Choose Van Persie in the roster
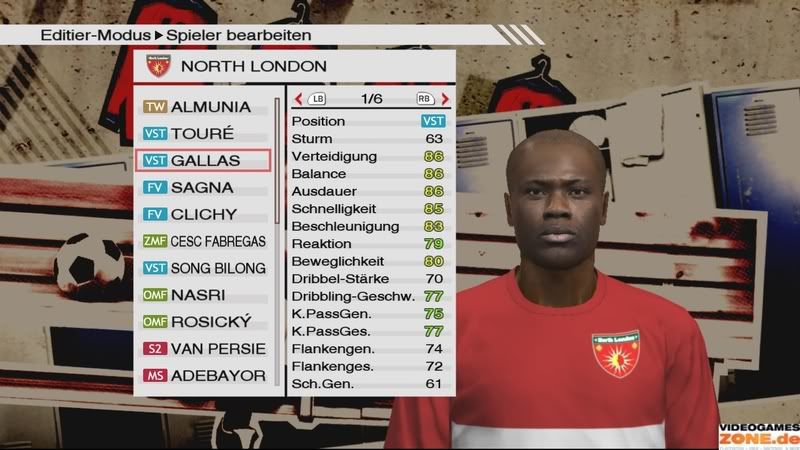 [x=205, y=350]
